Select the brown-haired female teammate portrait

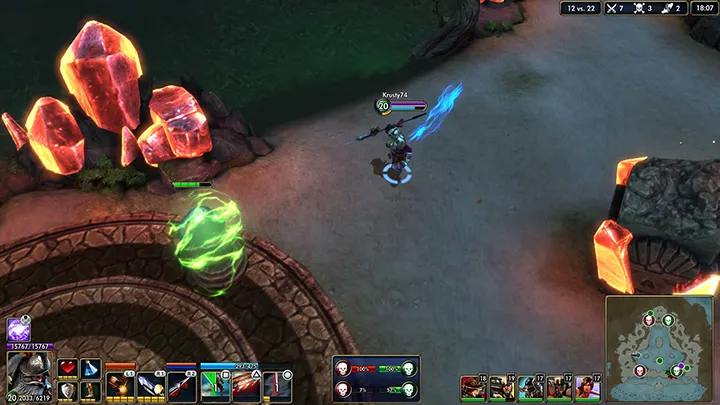coord(587,387)
